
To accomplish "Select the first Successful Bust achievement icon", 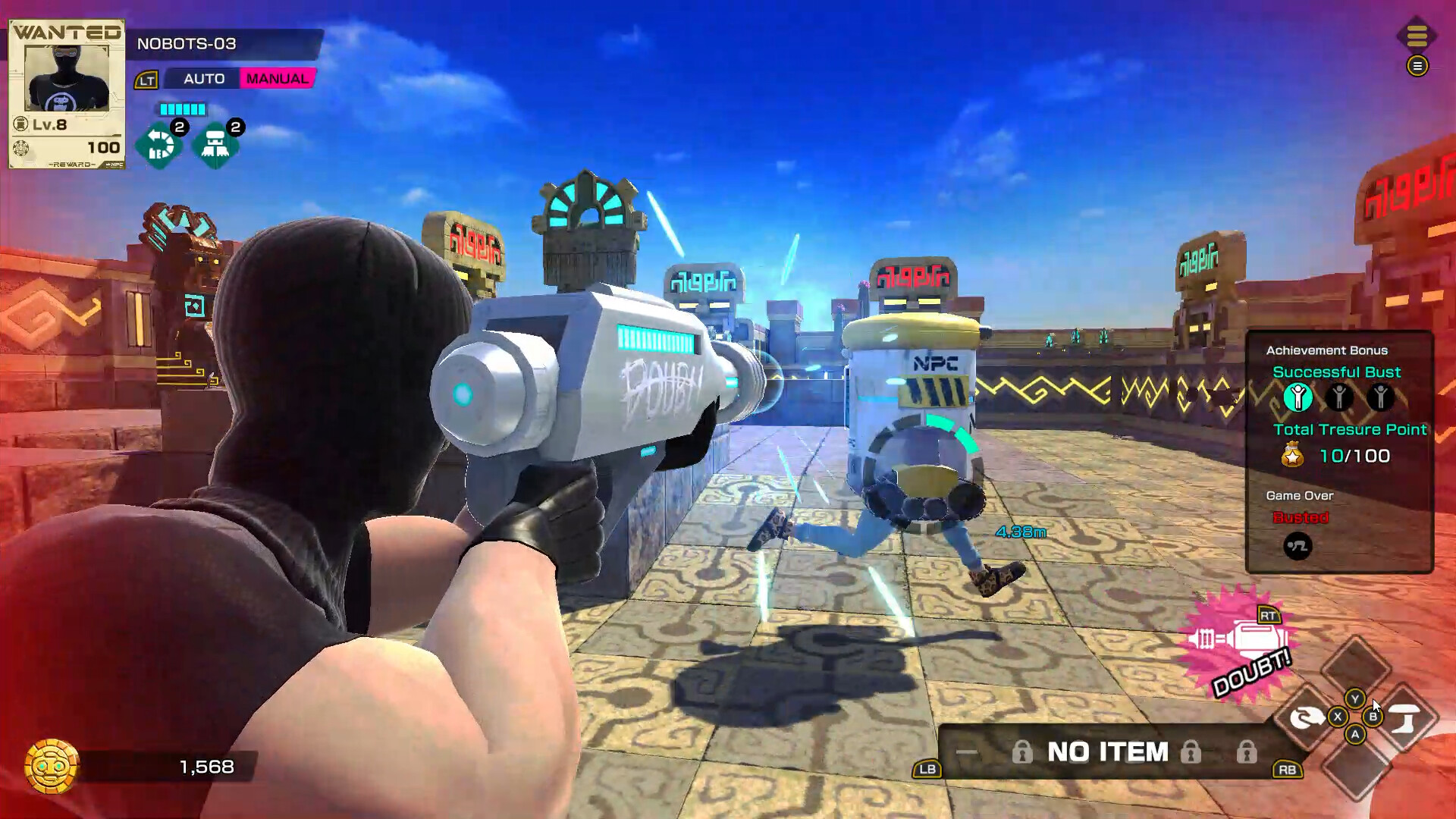I will 1299,396.
